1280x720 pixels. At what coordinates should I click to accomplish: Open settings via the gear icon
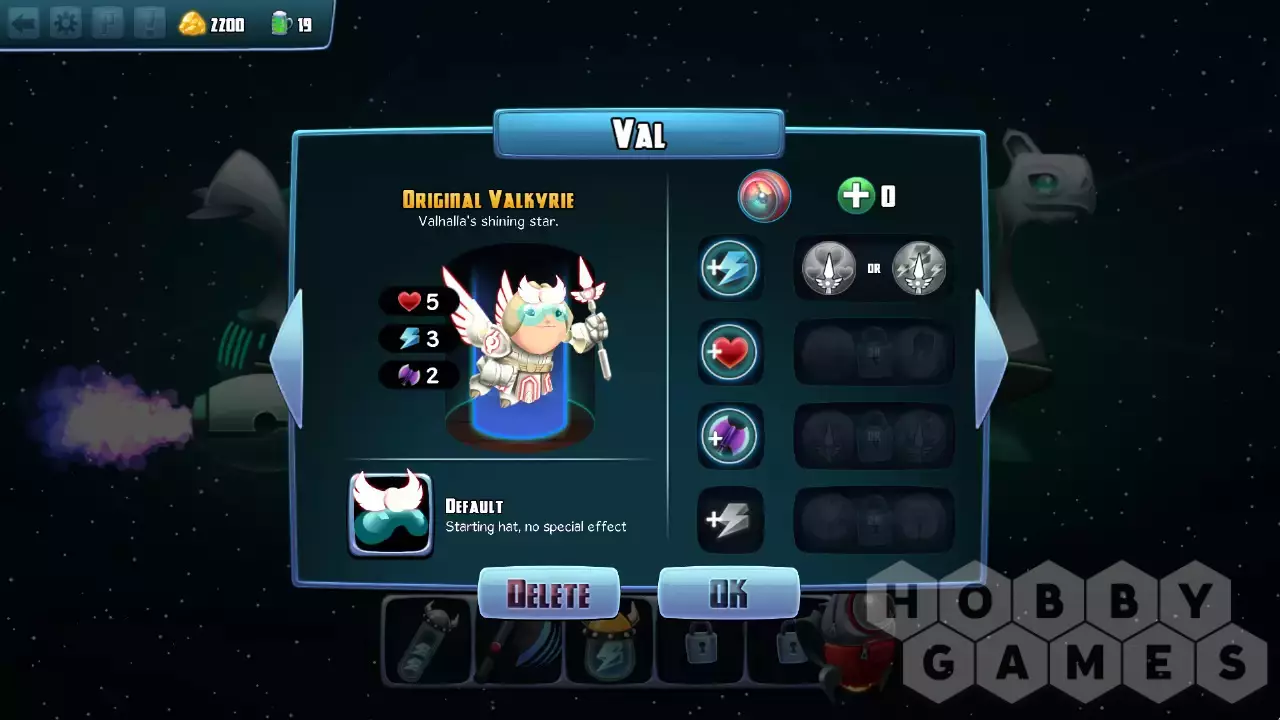(x=66, y=23)
